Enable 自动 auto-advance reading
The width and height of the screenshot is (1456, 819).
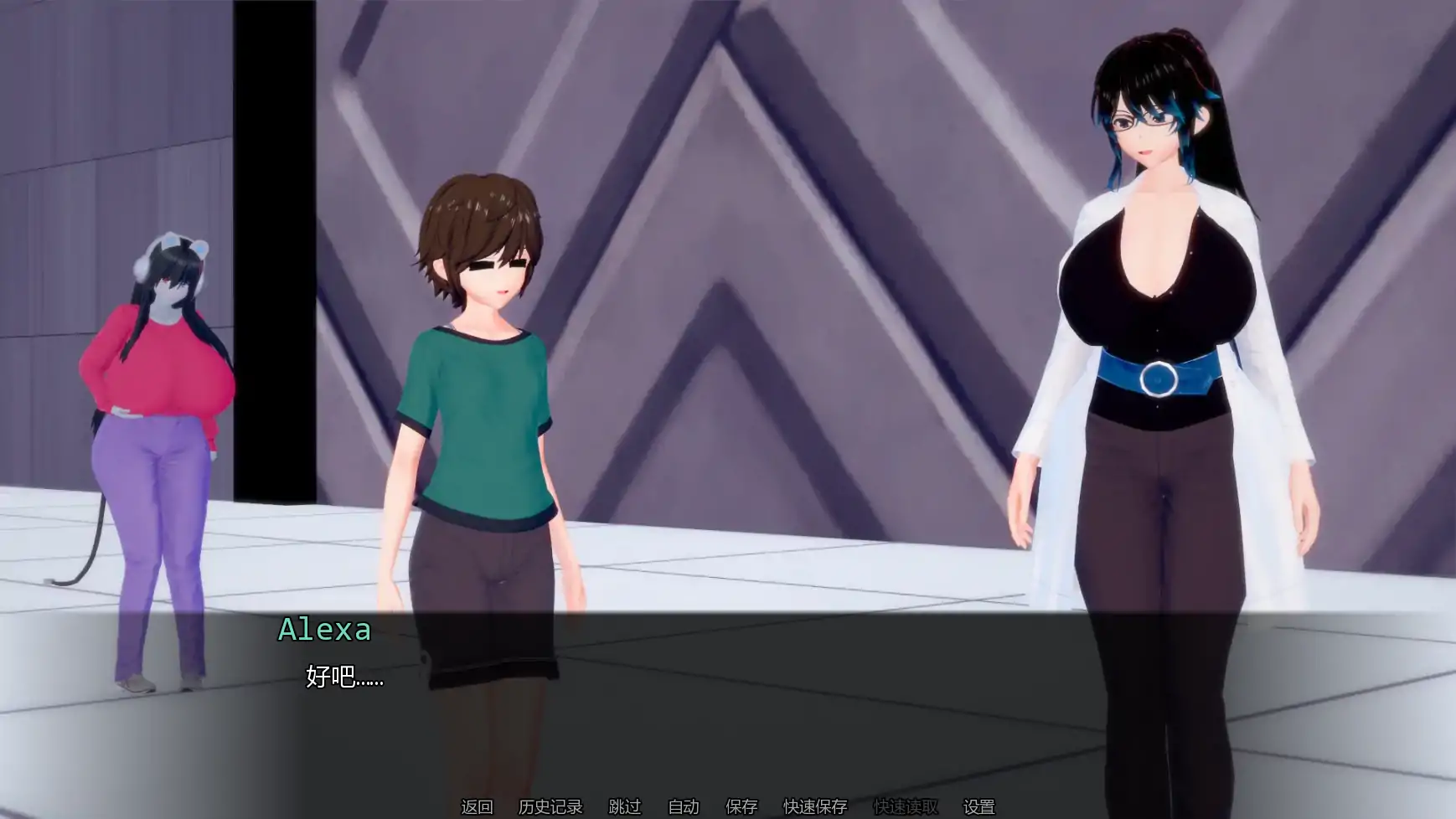pyautogui.click(x=683, y=807)
